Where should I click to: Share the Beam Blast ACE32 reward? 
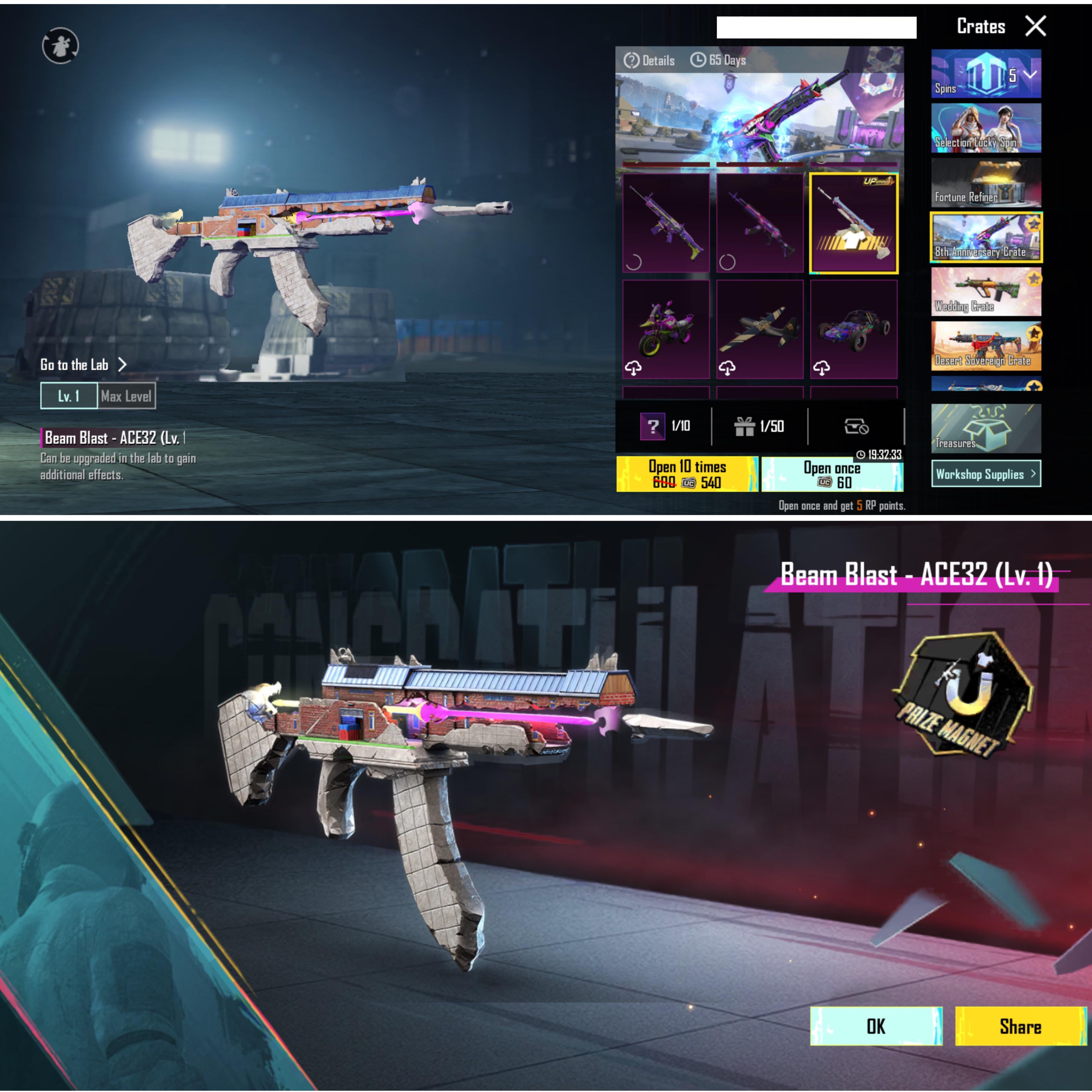point(1020,1026)
